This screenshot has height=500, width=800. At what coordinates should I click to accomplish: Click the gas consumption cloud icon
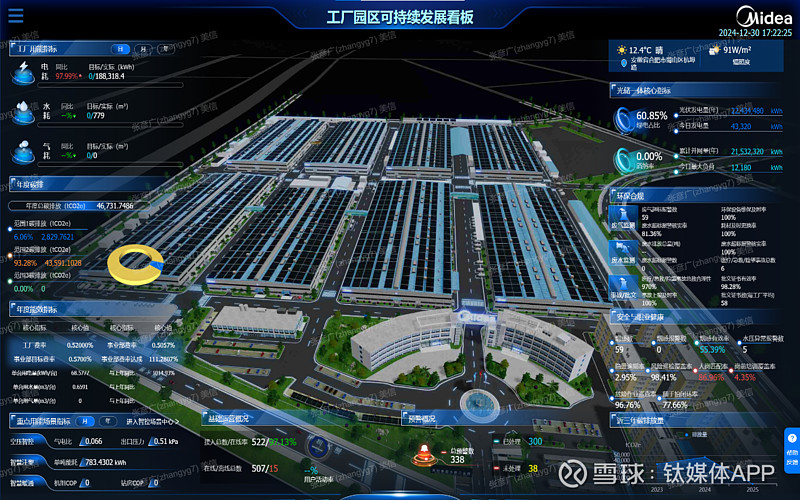[22, 151]
